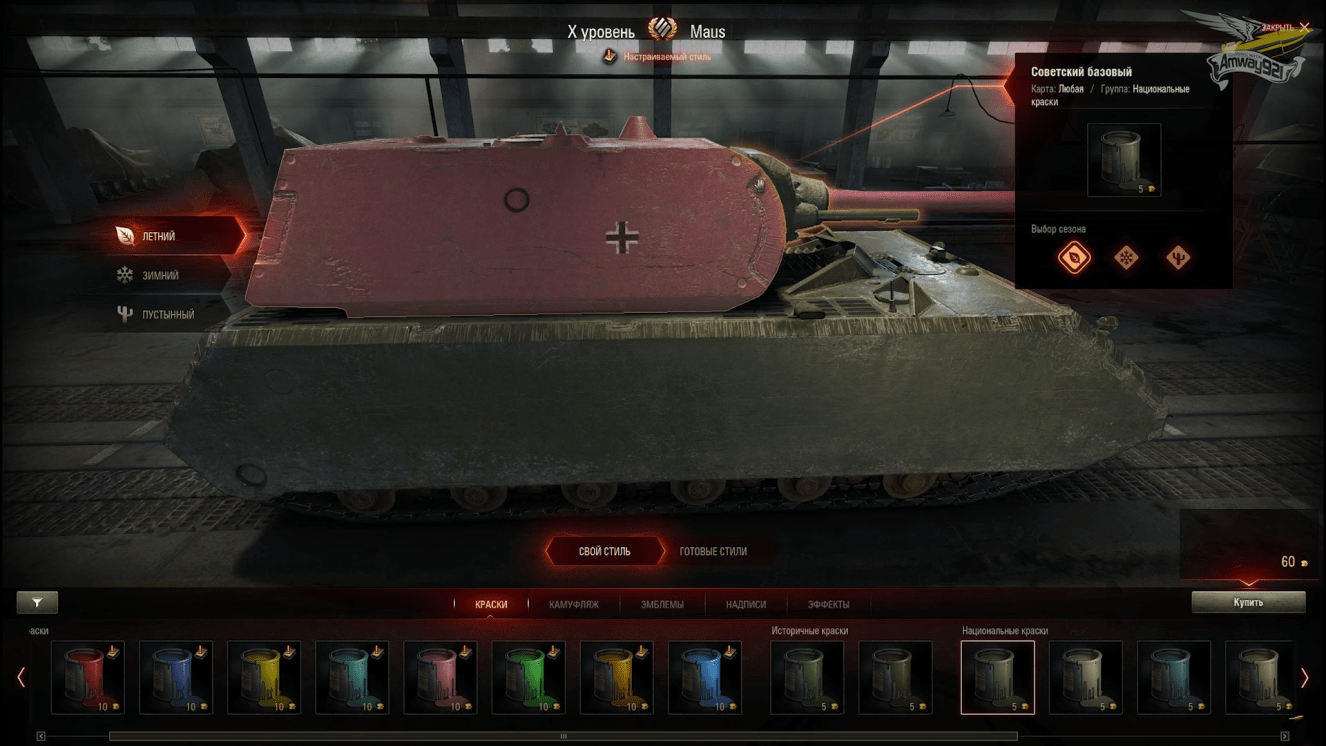Switch to the КАМУФЛЯЖ tab
This screenshot has width=1326, height=746.
(x=574, y=604)
